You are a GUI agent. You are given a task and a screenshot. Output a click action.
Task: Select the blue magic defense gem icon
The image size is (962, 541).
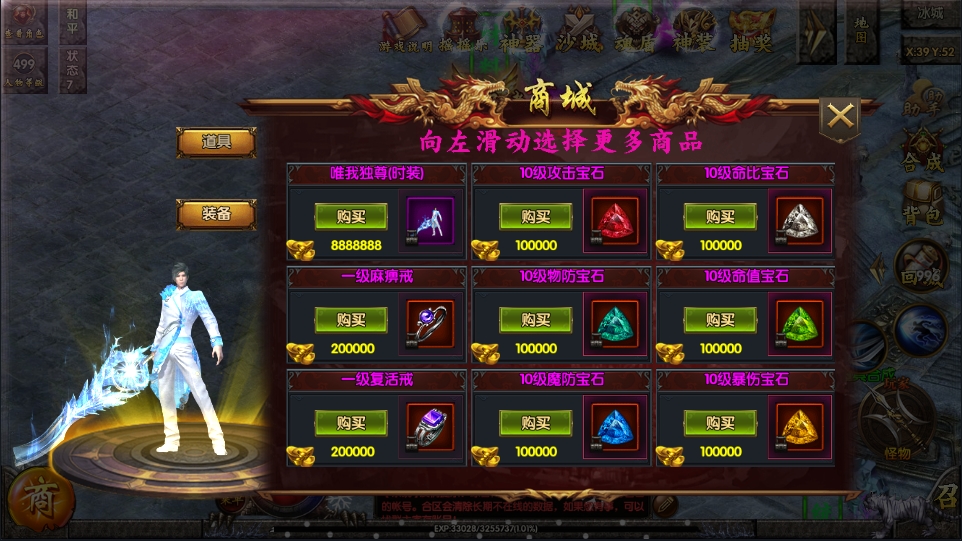[615, 428]
